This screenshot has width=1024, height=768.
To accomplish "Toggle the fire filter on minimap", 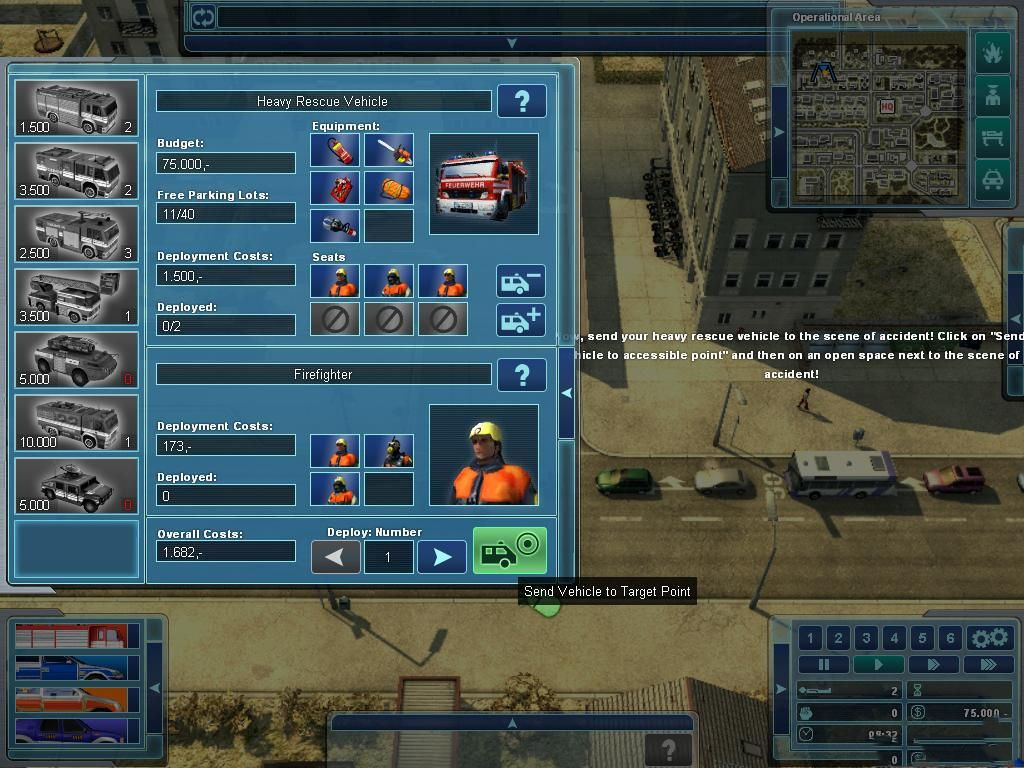I will [x=992, y=52].
